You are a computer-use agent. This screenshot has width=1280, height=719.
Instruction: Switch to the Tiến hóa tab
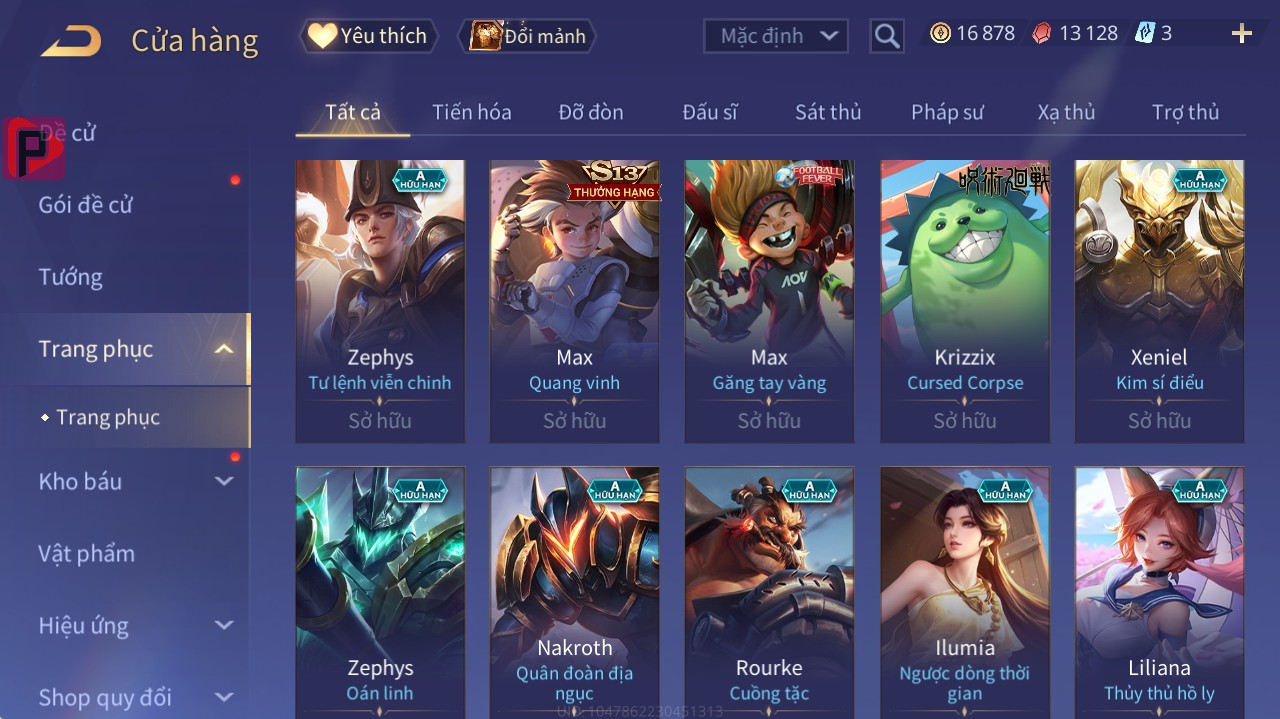point(471,112)
